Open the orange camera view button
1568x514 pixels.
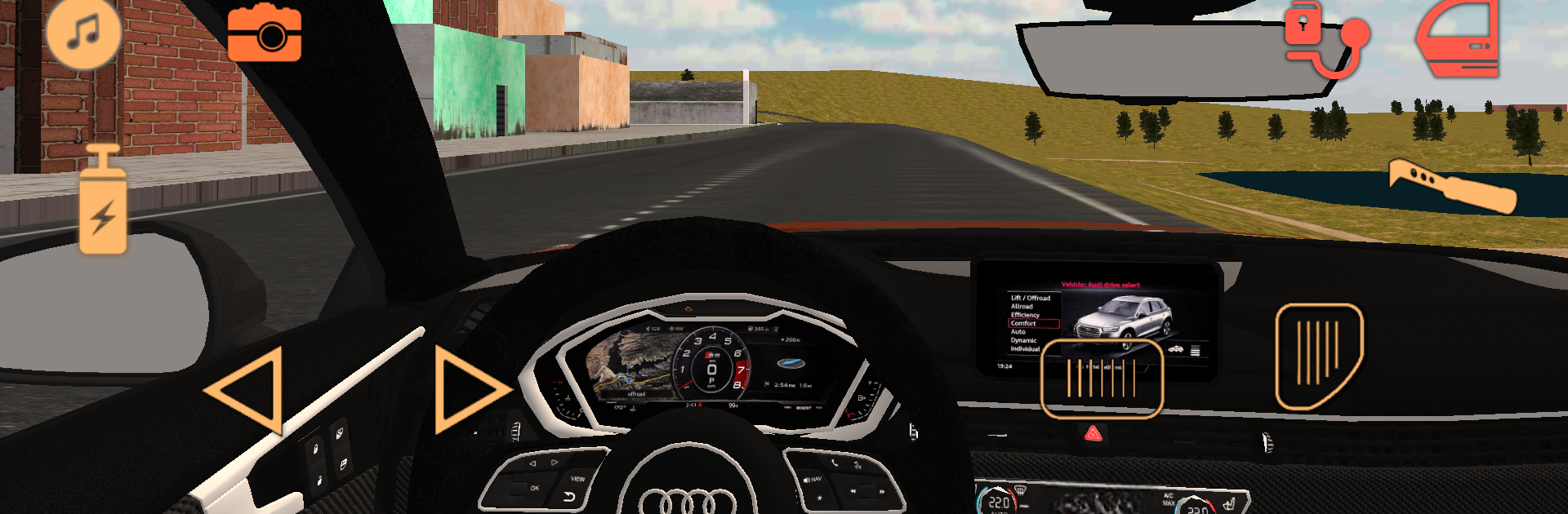(264, 33)
